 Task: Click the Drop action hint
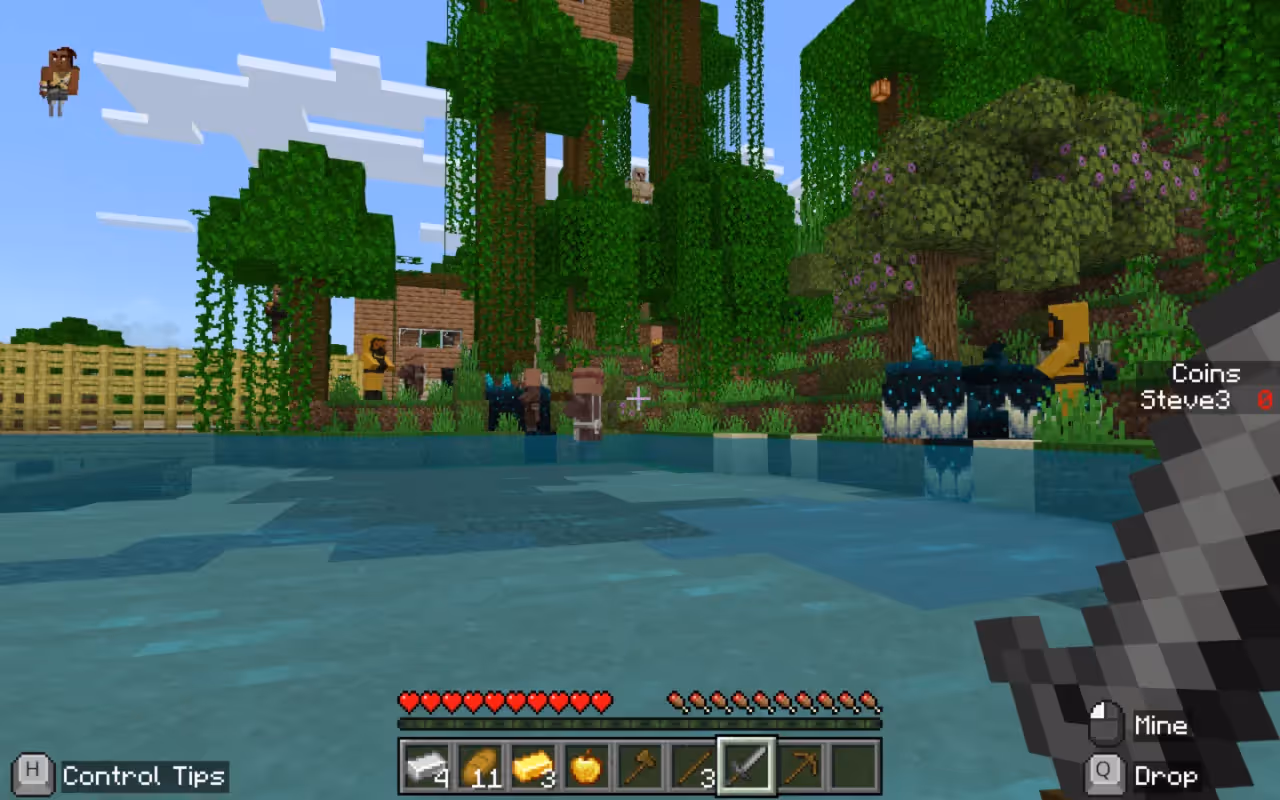tap(1168, 776)
